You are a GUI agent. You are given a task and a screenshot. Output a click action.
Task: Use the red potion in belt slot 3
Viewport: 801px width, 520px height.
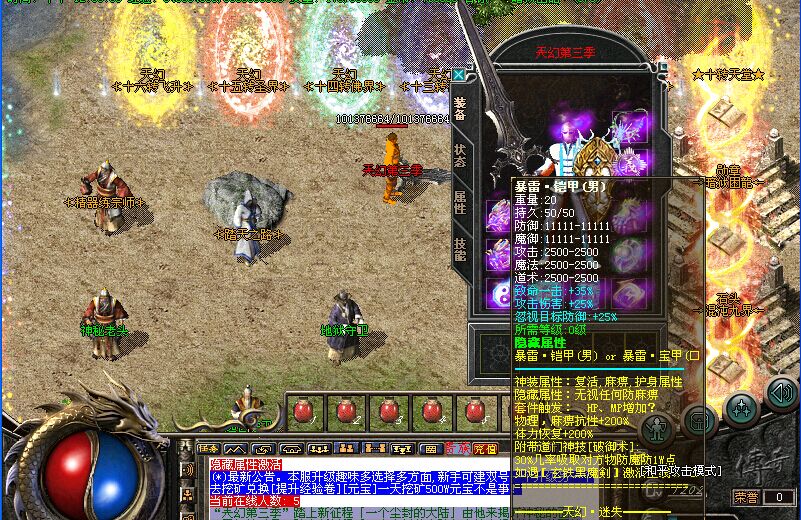389,410
